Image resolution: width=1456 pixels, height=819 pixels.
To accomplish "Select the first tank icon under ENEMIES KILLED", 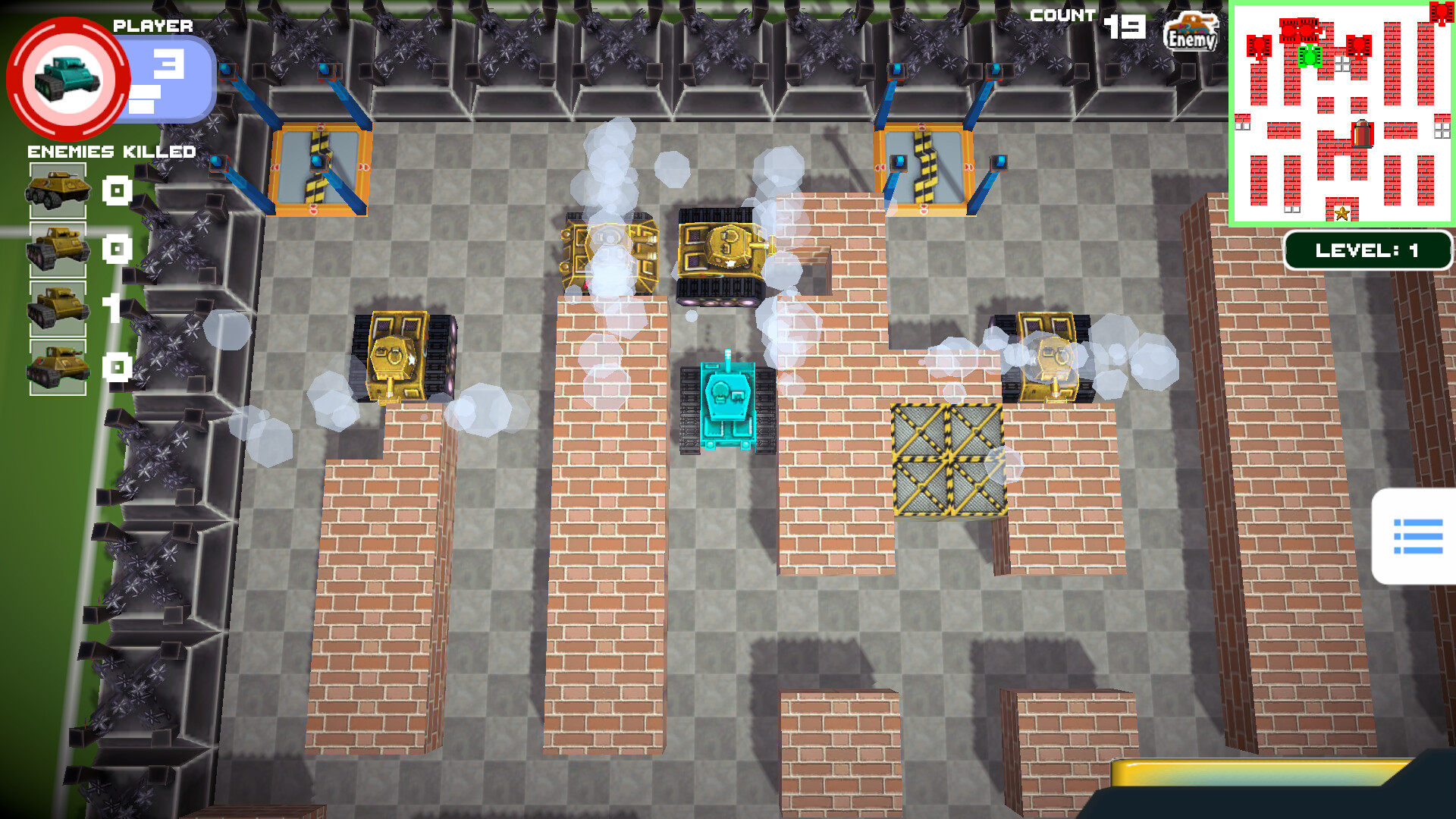I will (57, 191).
